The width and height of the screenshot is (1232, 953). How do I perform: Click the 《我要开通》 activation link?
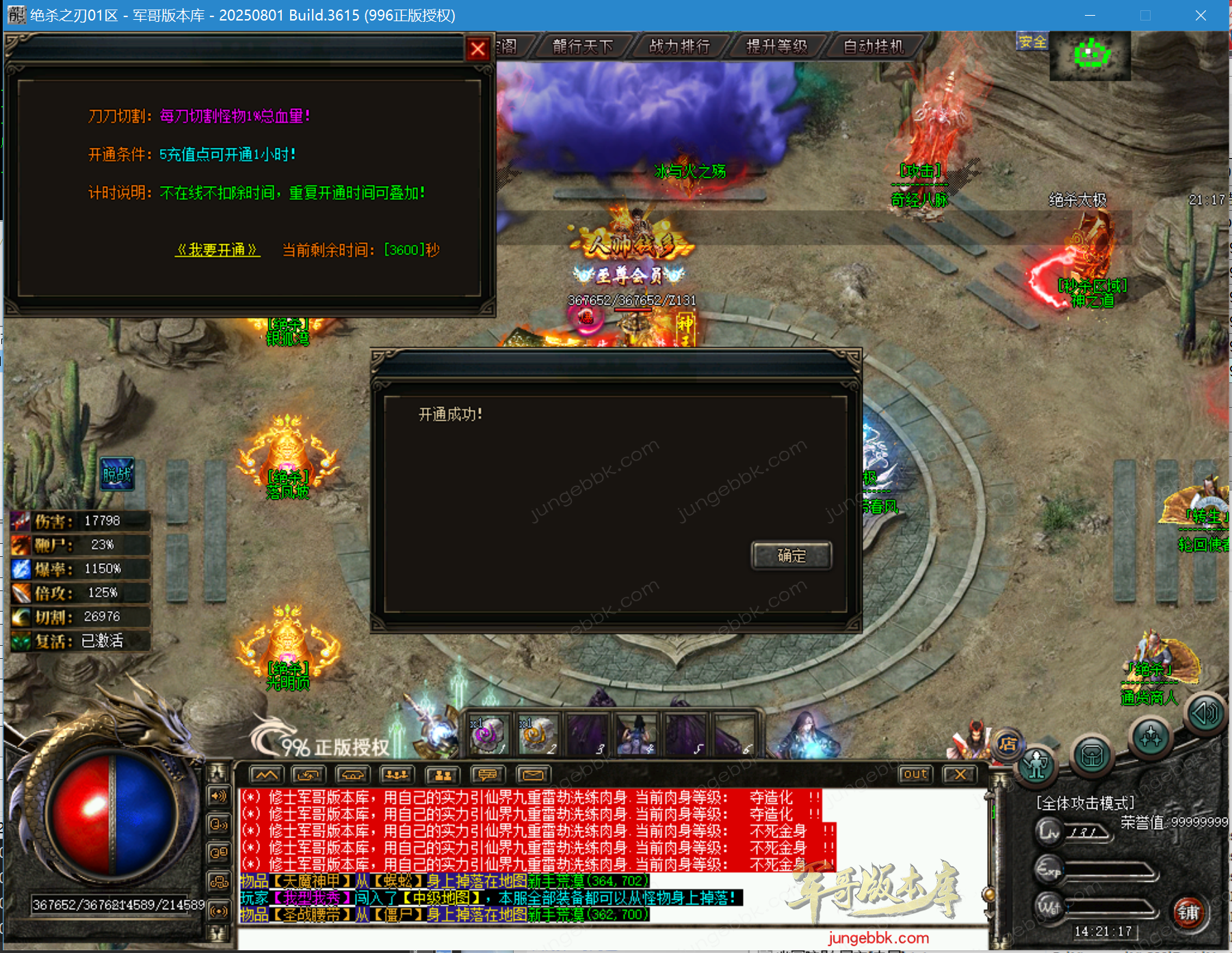pos(218,250)
